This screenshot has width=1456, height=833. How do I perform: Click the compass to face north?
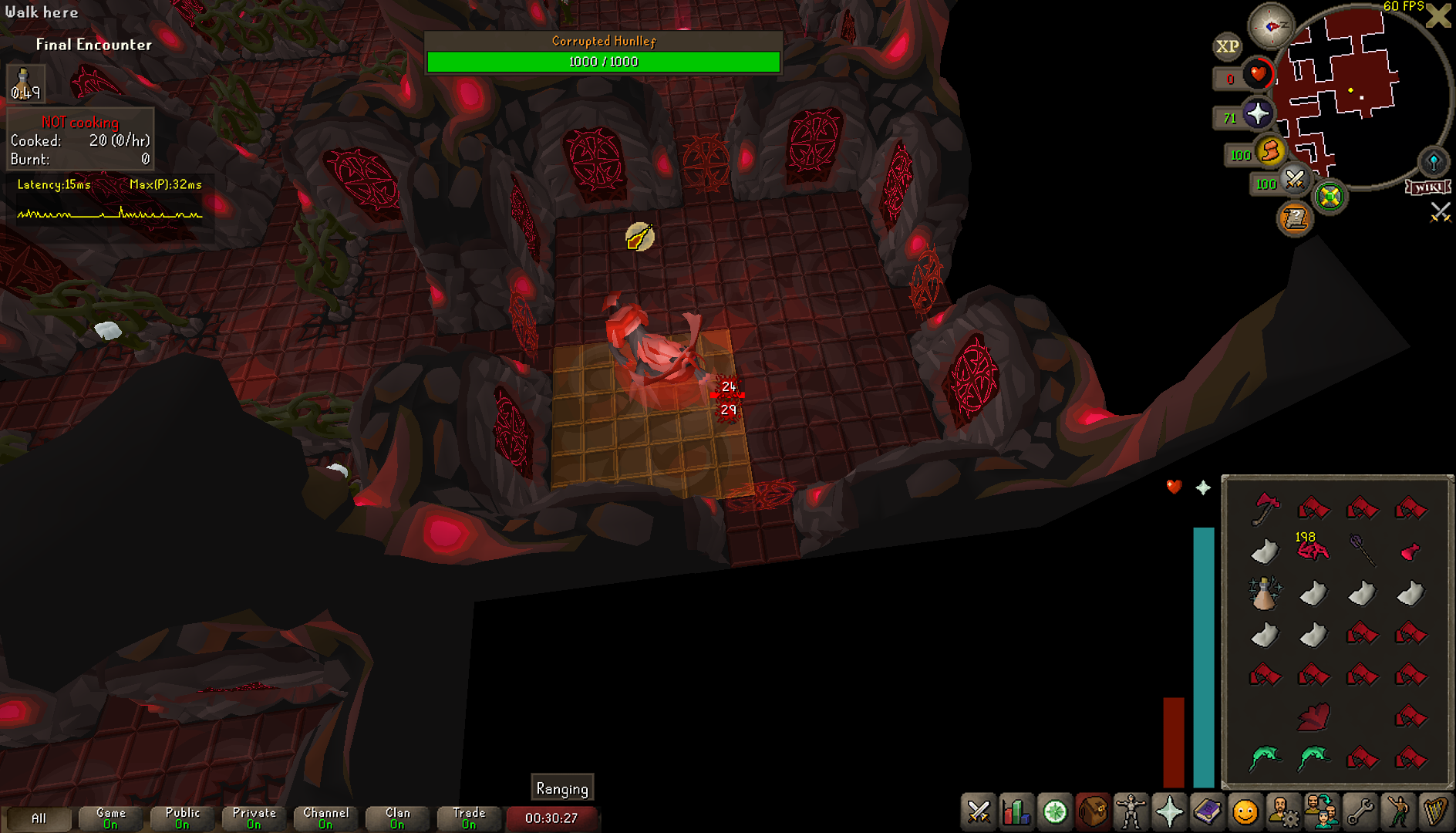[x=1271, y=26]
